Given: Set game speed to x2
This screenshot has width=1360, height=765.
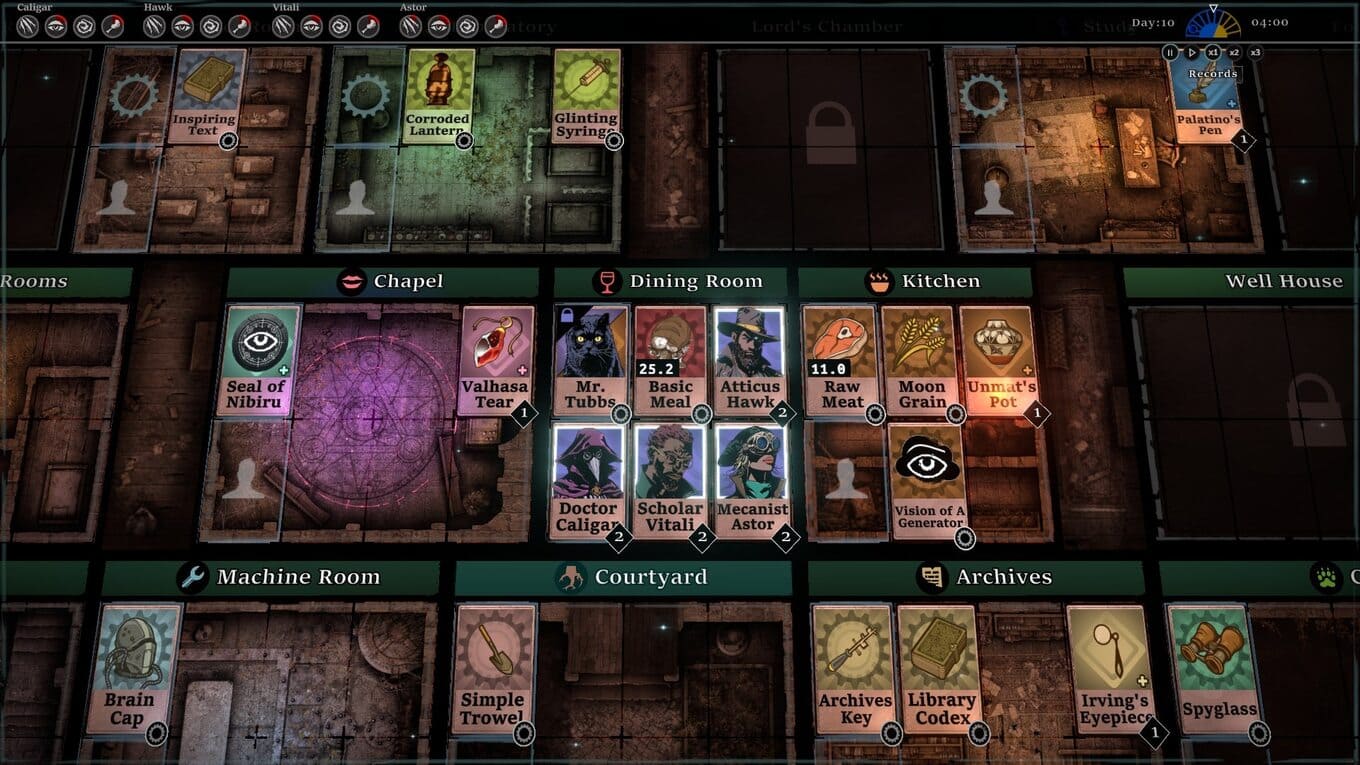Looking at the screenshot, I should point(1234,52).
